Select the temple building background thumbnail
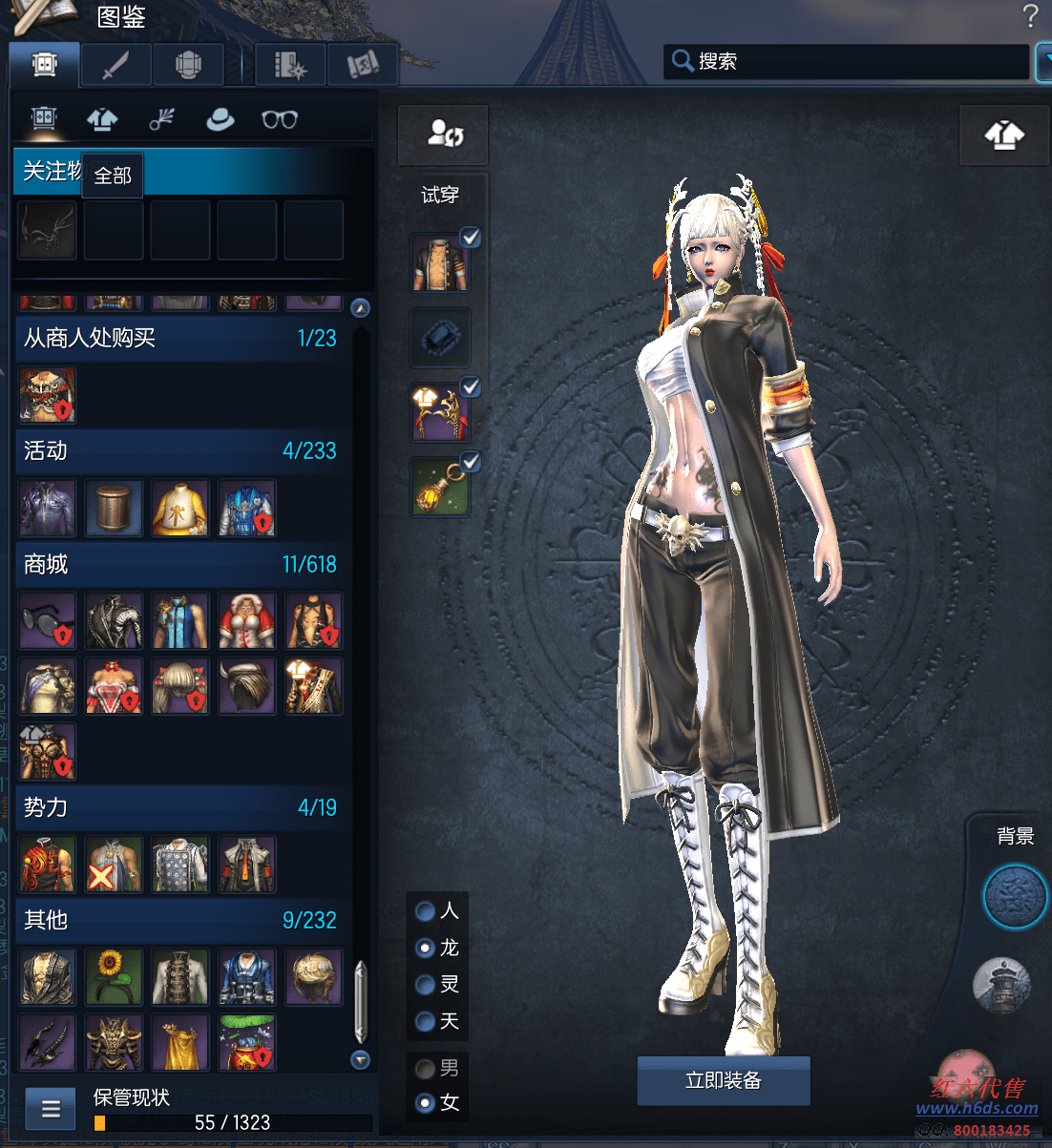1052x1148 pixels. [x=1001, y=985]
